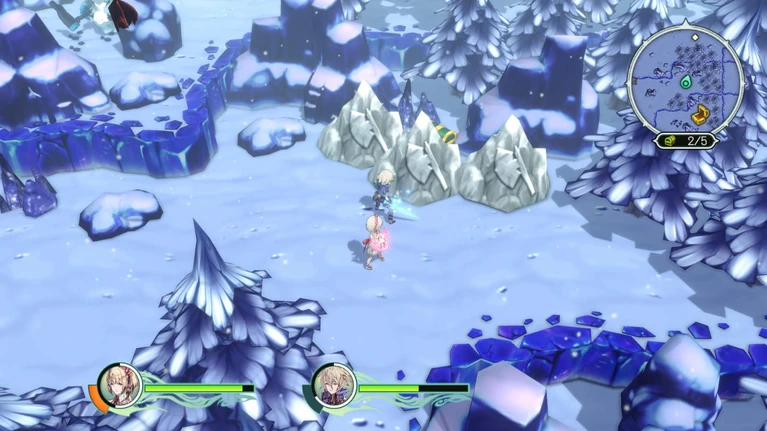Choose the portrait without the hair ribbon
Screen dimensions: 767x431
coord(334,385)
